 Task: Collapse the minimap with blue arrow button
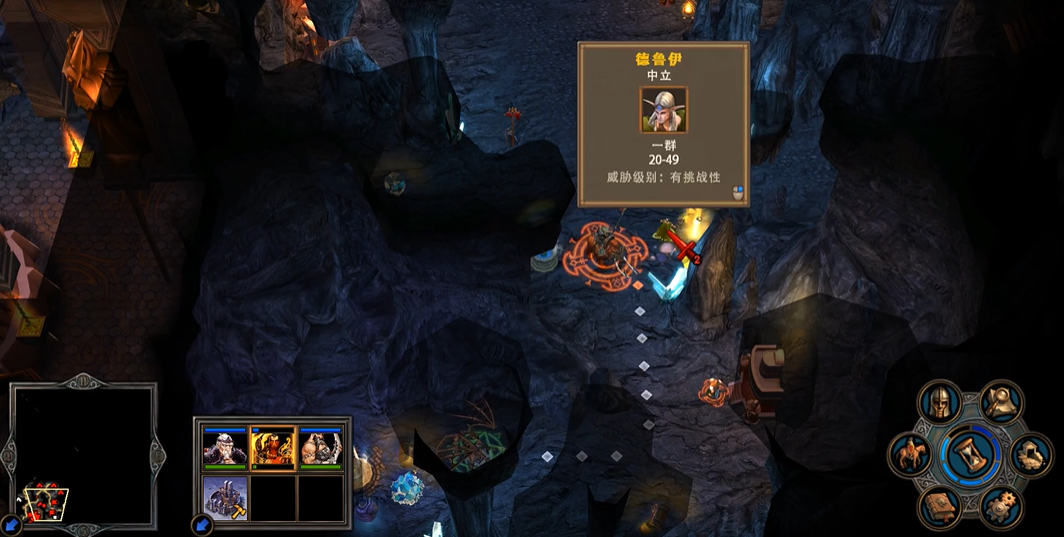(x=9, y=523)
